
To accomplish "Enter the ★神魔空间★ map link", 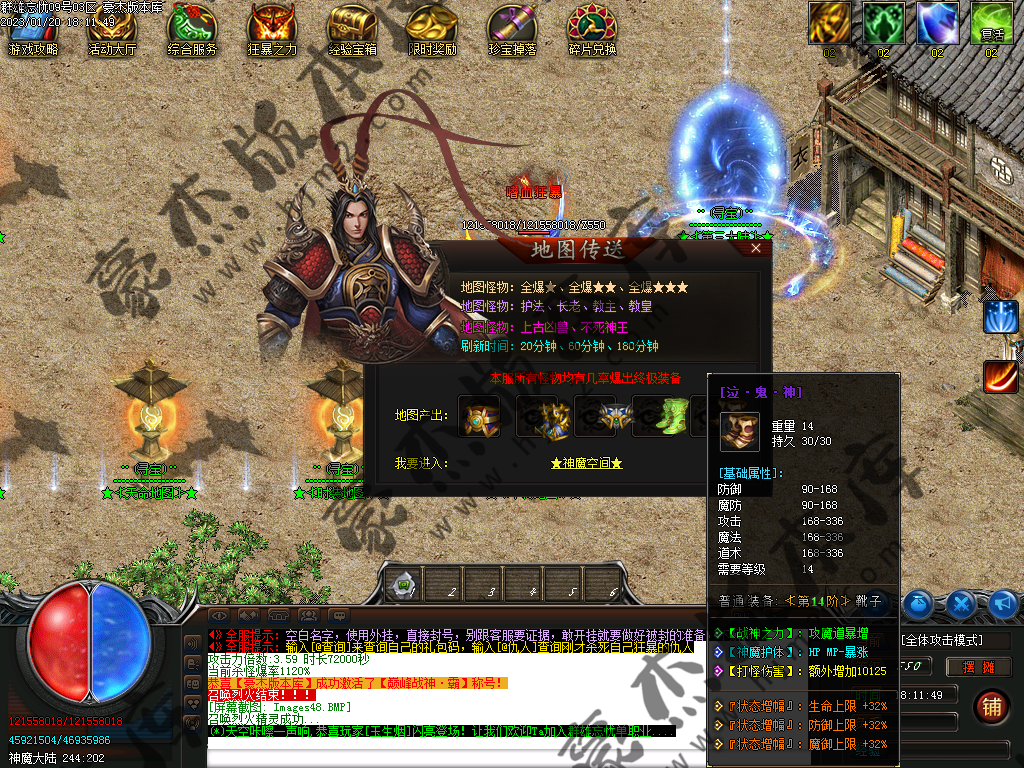I will pos(586,463).
